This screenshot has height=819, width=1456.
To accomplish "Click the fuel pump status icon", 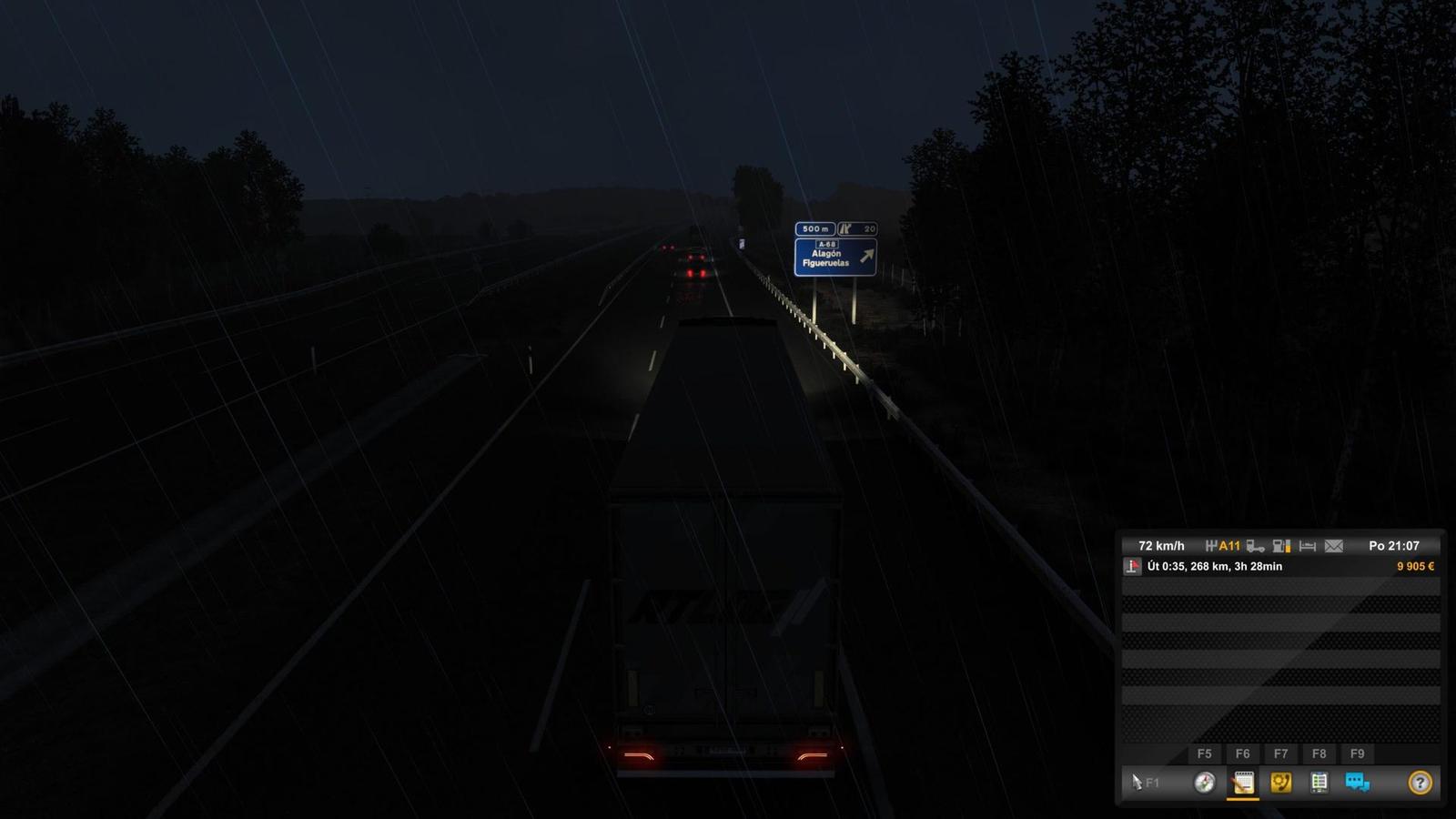I will pos(1280,546).
